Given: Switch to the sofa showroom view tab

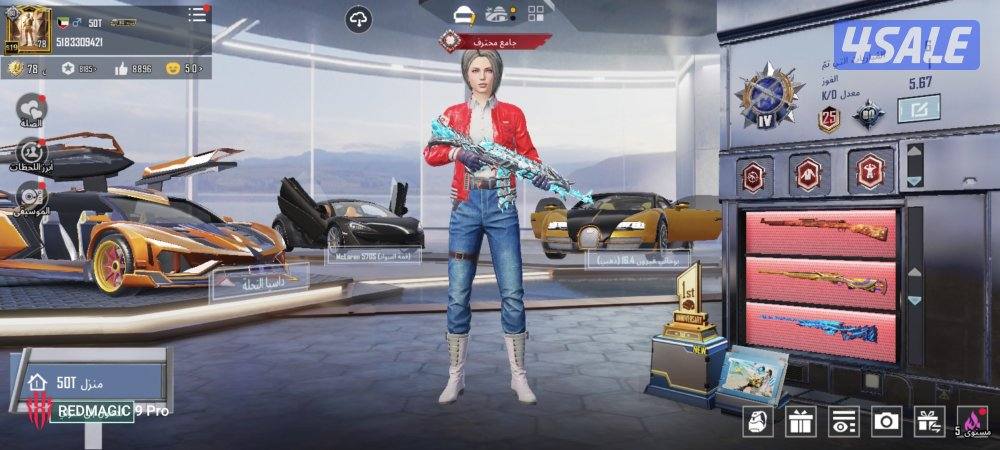Looking at the screenshot, I should pos(463,14).
